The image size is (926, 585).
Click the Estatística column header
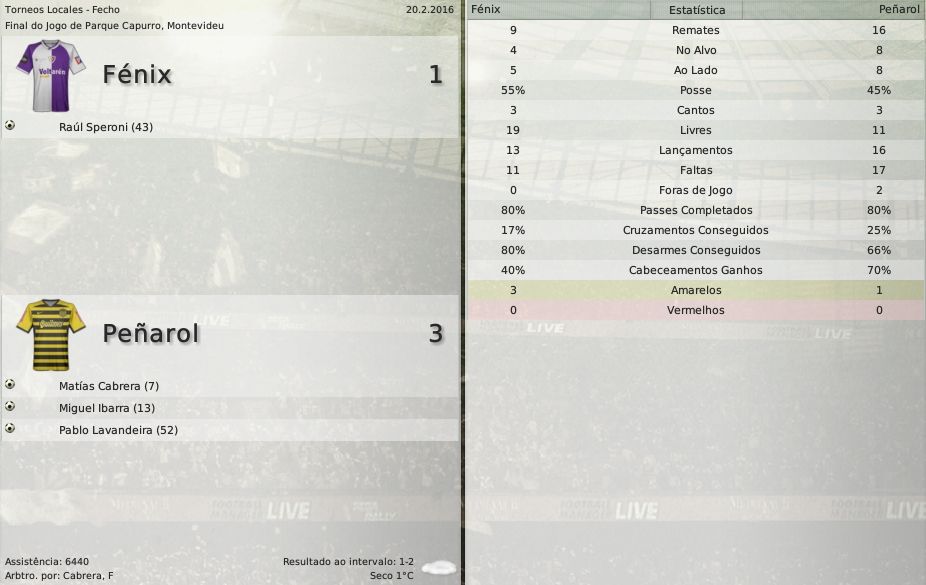[x=696, y=10]
